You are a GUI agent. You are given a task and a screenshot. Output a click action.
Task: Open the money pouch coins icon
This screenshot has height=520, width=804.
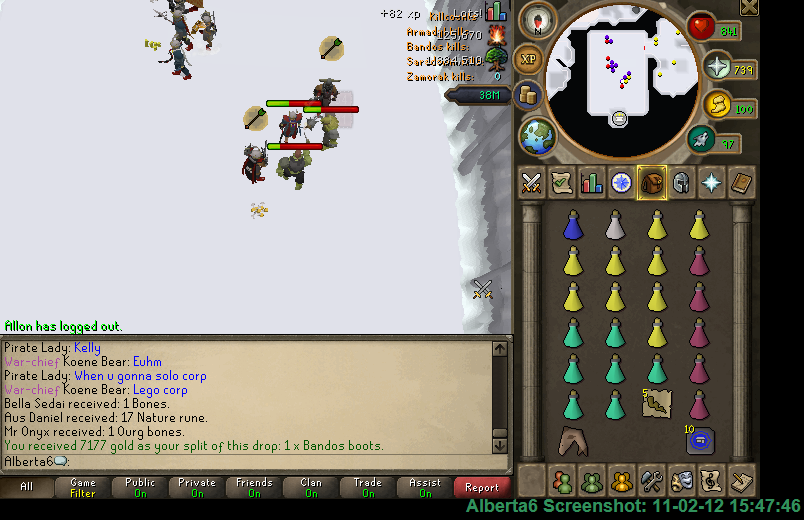528,95
